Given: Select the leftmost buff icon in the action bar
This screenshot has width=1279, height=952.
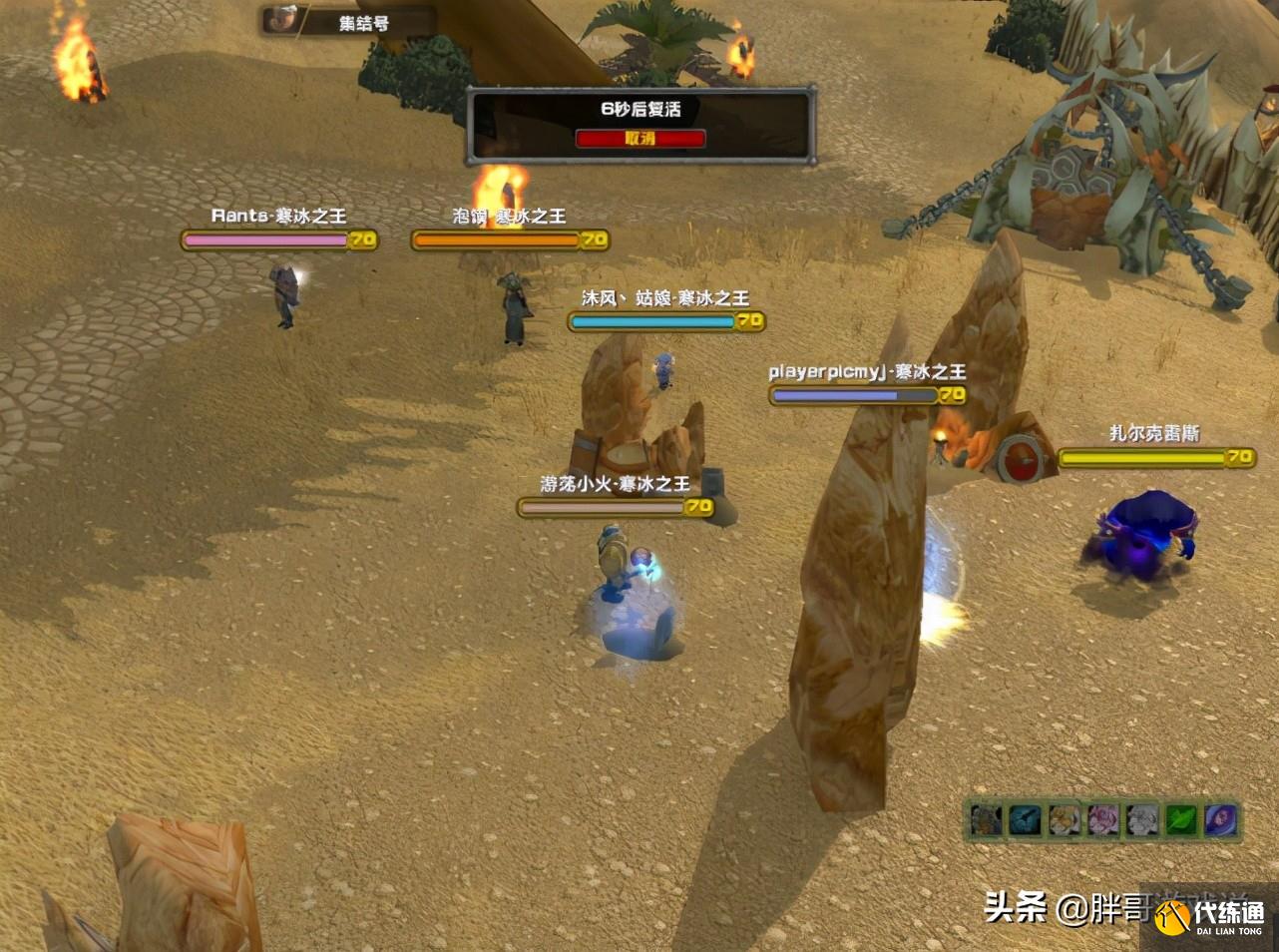Looking at the screenshot, I should (x=984, y=820).
